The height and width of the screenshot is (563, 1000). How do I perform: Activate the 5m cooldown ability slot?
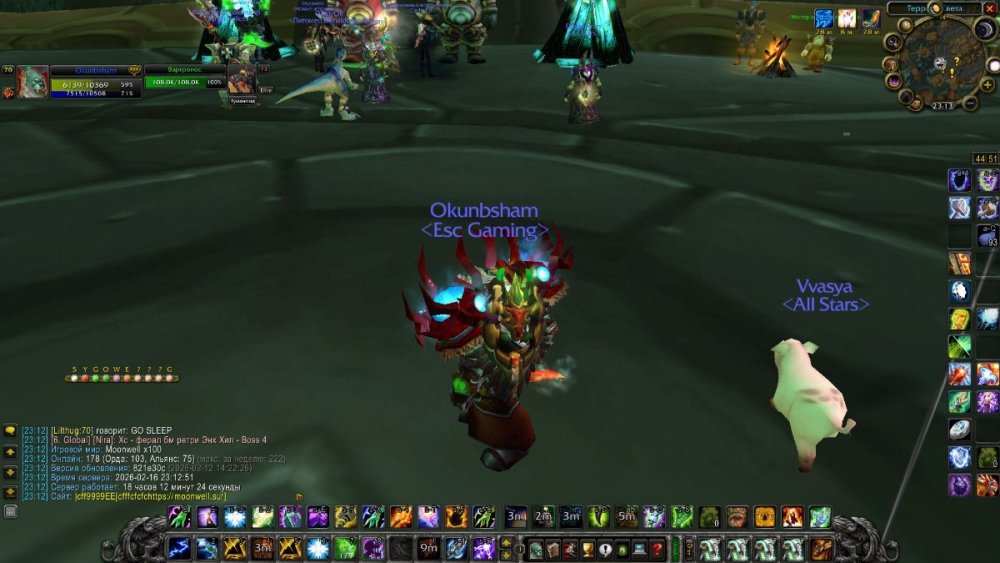coord(626,517)
